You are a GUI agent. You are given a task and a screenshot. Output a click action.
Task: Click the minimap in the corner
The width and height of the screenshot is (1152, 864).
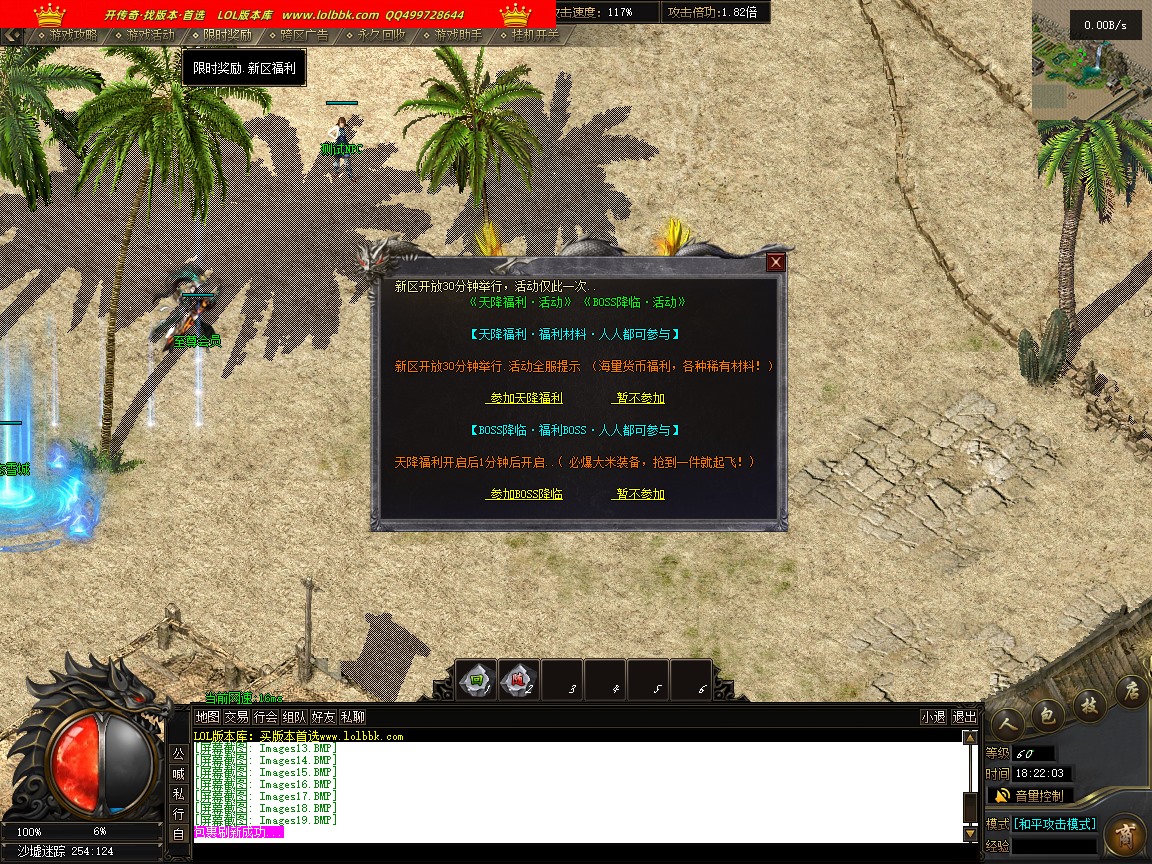click(x=1091, y=55)
